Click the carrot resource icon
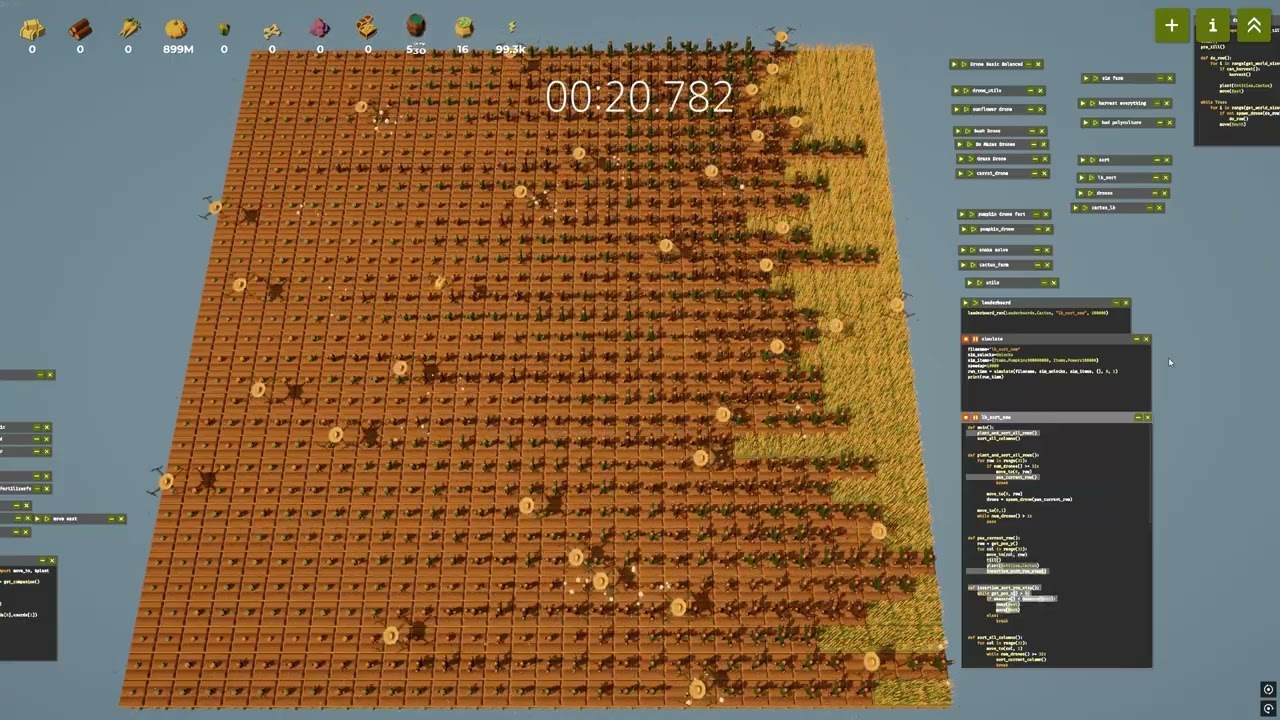This screenshot has height=720, width=1280. (128, 27)
